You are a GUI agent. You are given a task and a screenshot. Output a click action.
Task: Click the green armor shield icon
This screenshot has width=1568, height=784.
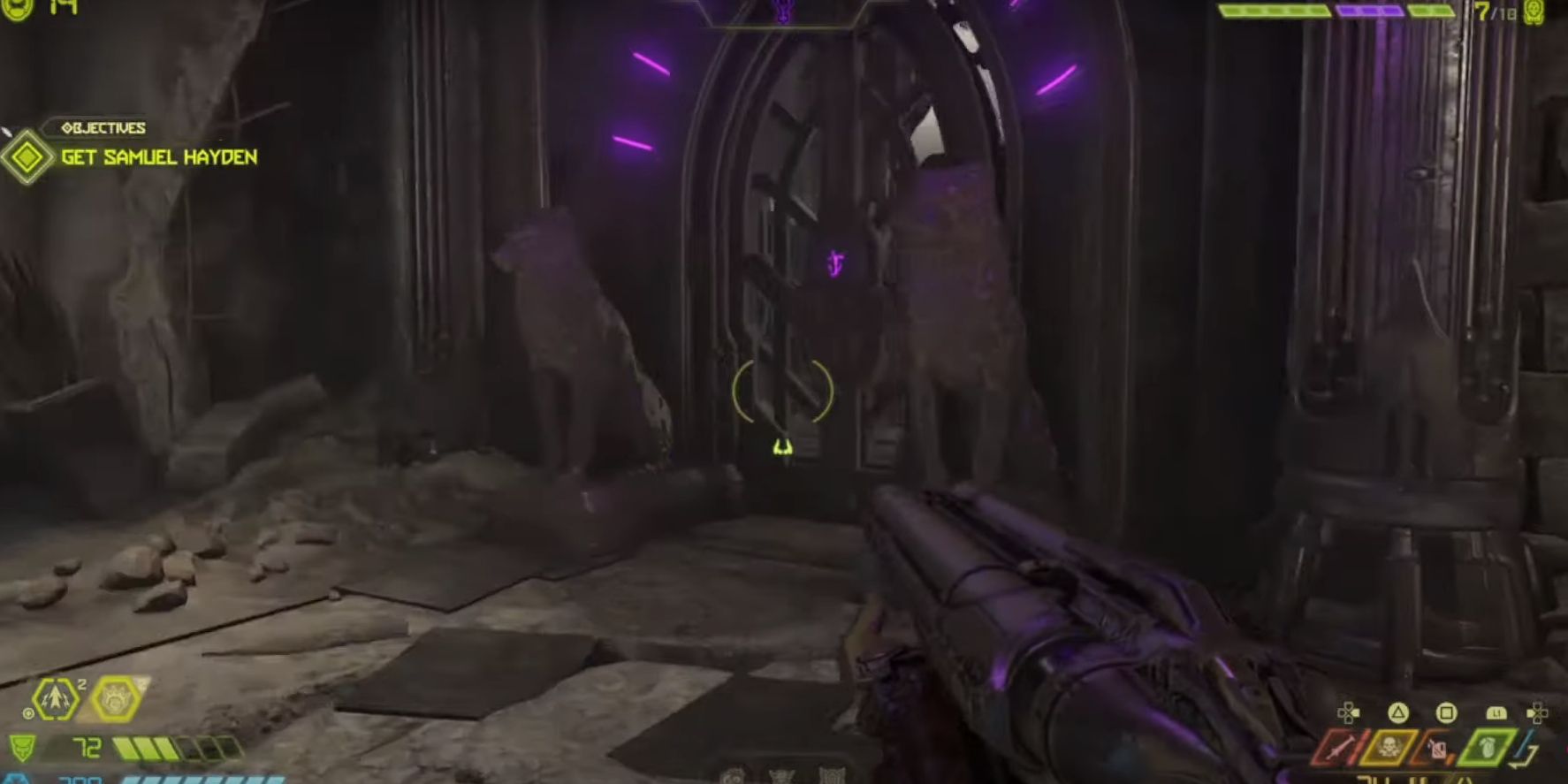[23, 747]
